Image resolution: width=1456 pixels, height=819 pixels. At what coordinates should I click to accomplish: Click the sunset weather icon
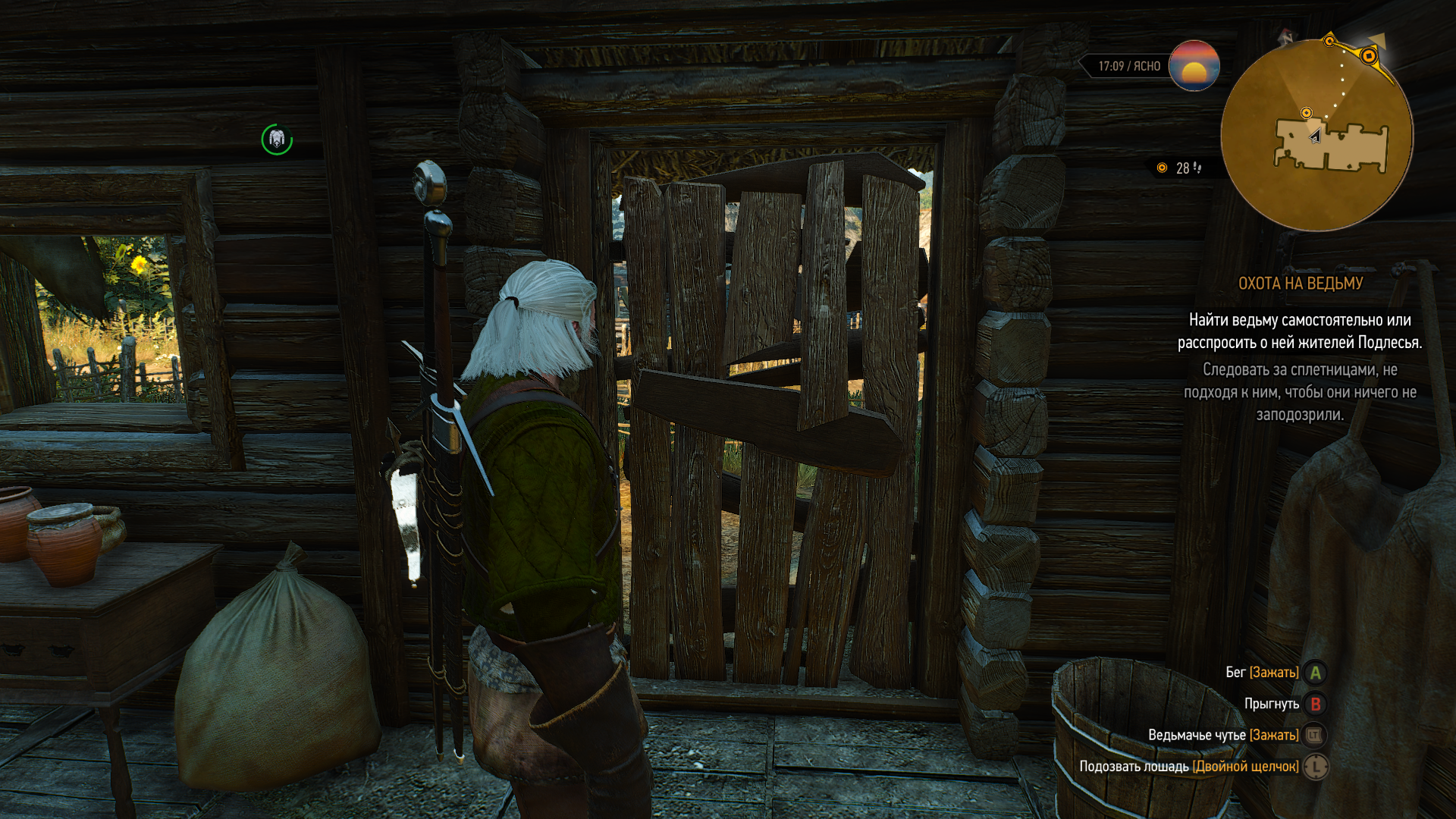pos(1194,66)
